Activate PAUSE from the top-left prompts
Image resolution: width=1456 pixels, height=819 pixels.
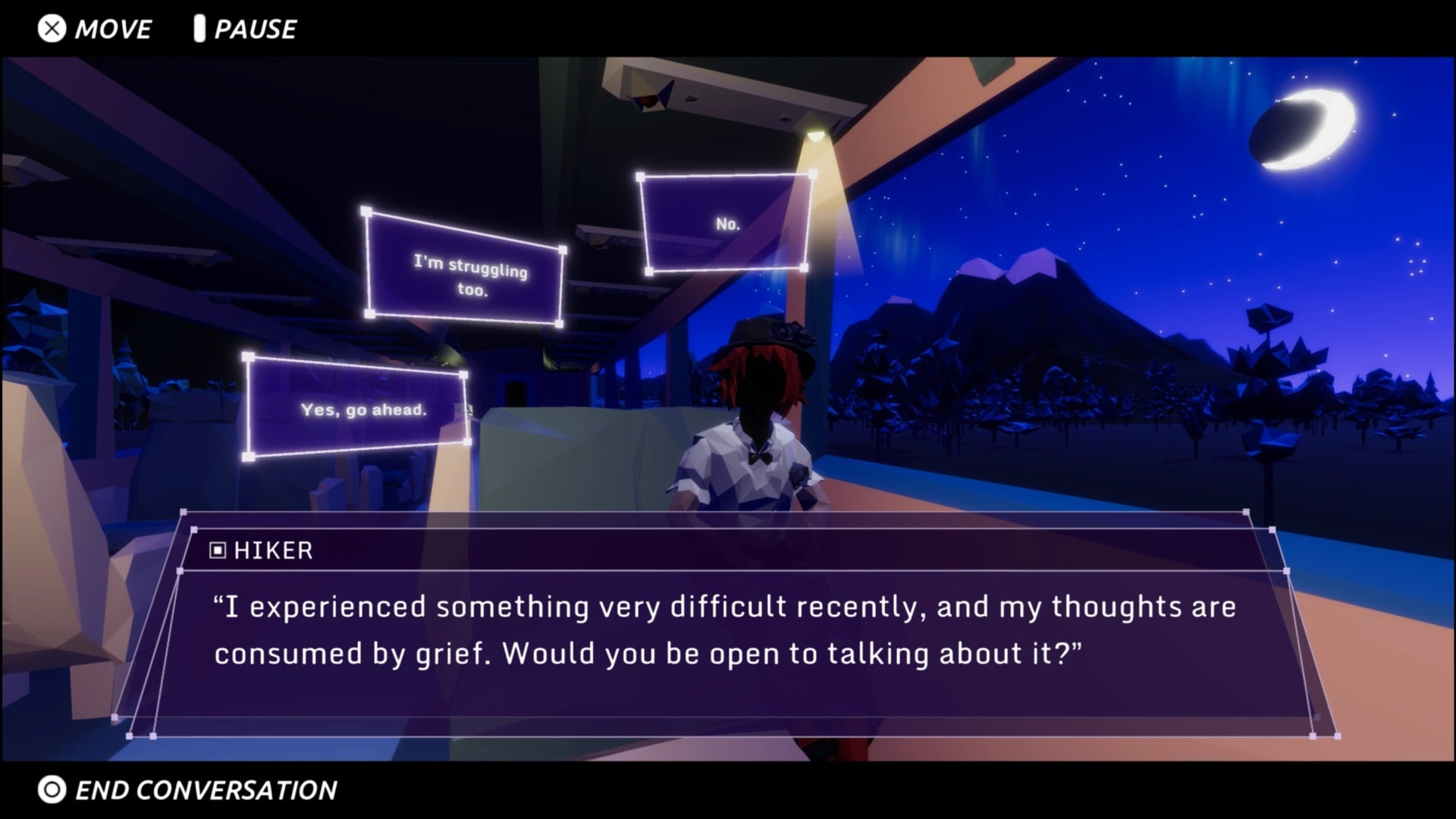(254, 30)
